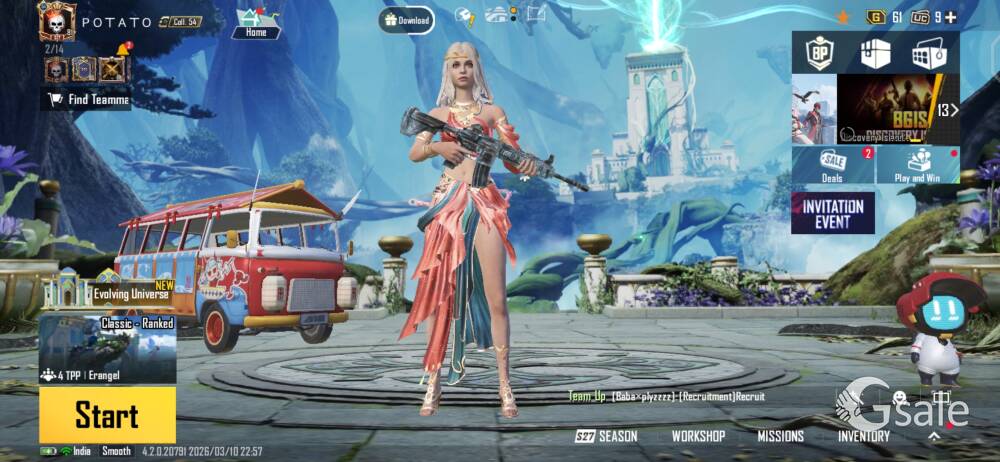Open the Classic Ranked mode selector

pyautogui.click(x=107, y=349)
